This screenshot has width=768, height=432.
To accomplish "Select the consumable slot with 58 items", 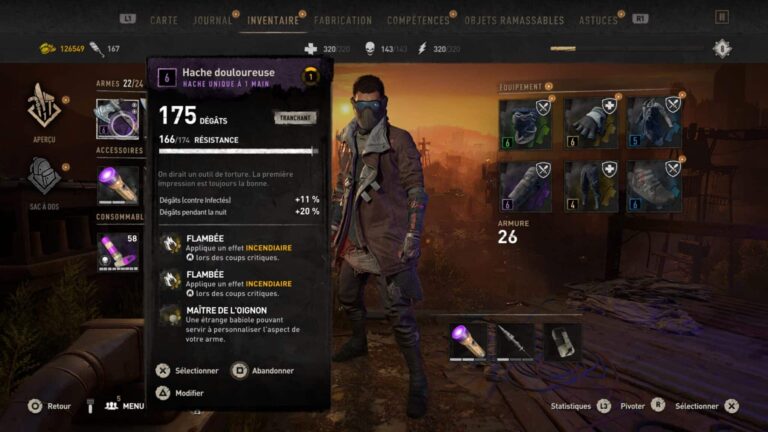I will coord(119,251).
